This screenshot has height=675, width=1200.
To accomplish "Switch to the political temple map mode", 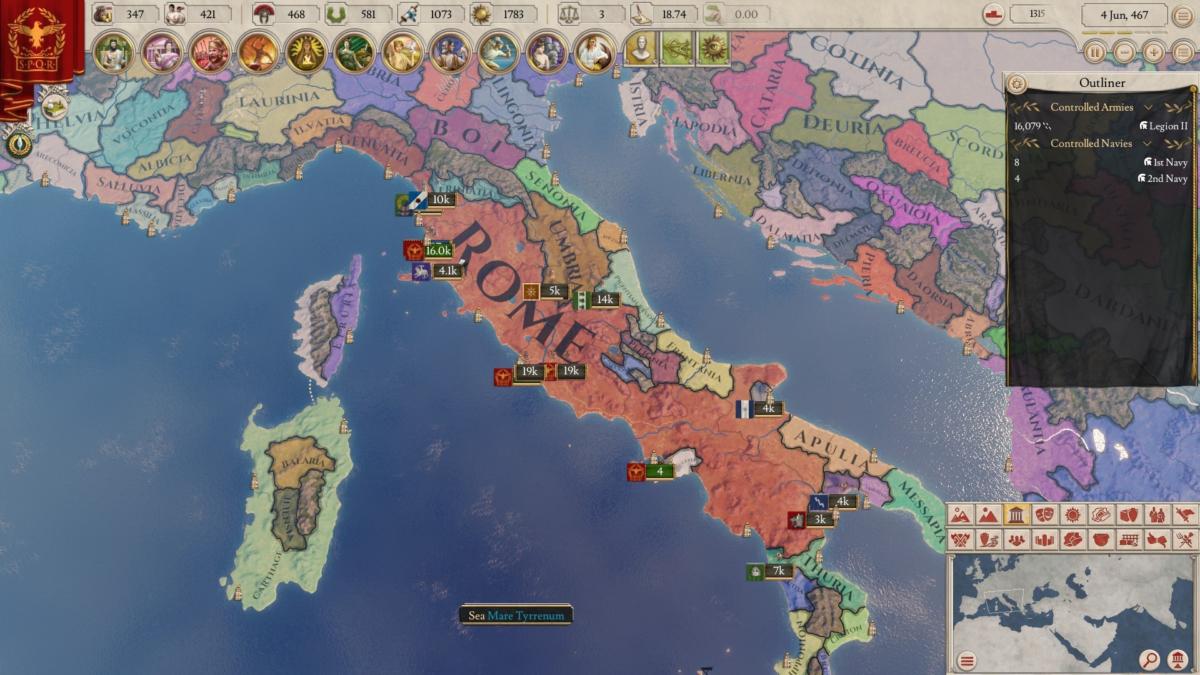I will point(1016,515).
